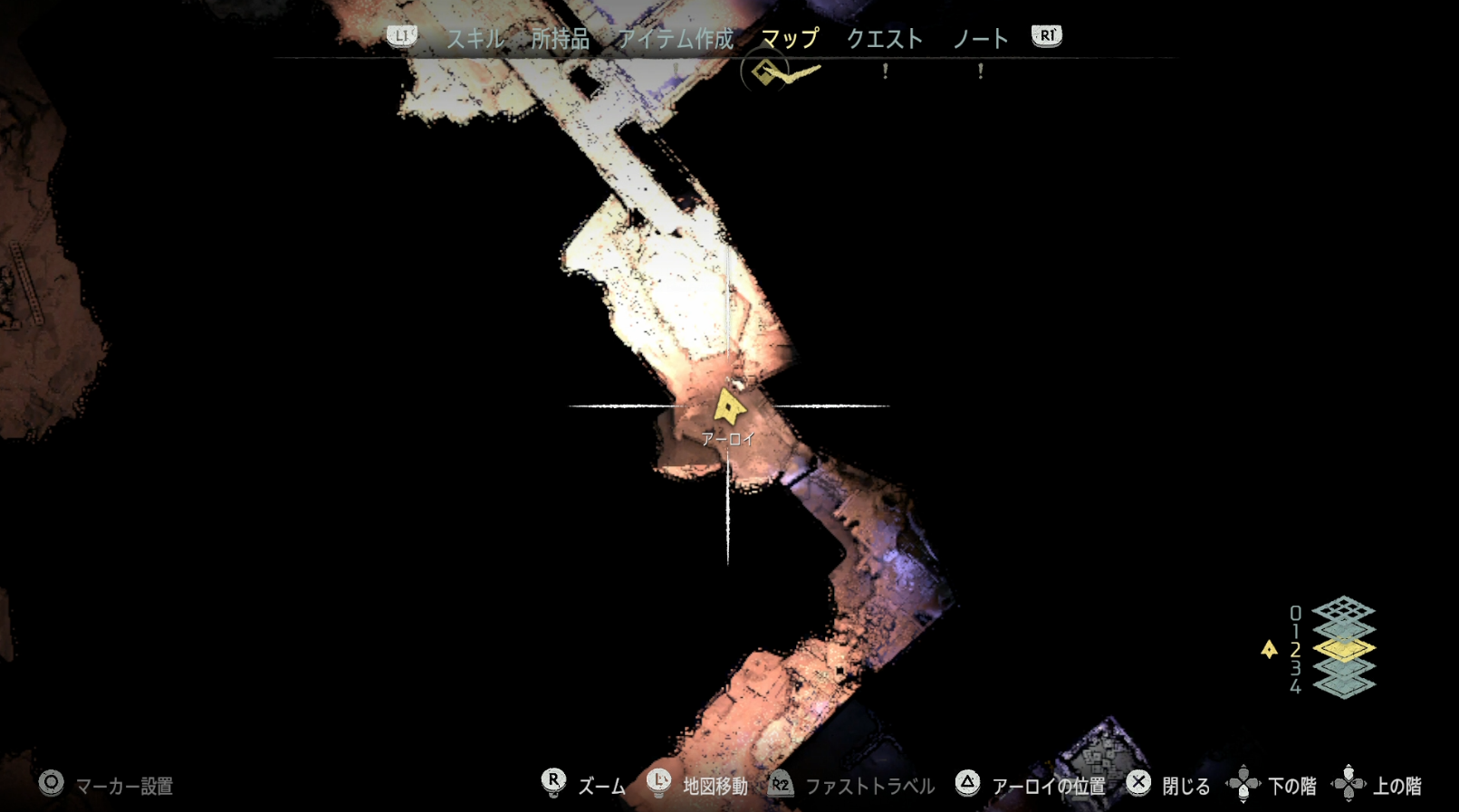
Task: Click the R2 icon next to ファストトラベル
Action: point(782,786)
